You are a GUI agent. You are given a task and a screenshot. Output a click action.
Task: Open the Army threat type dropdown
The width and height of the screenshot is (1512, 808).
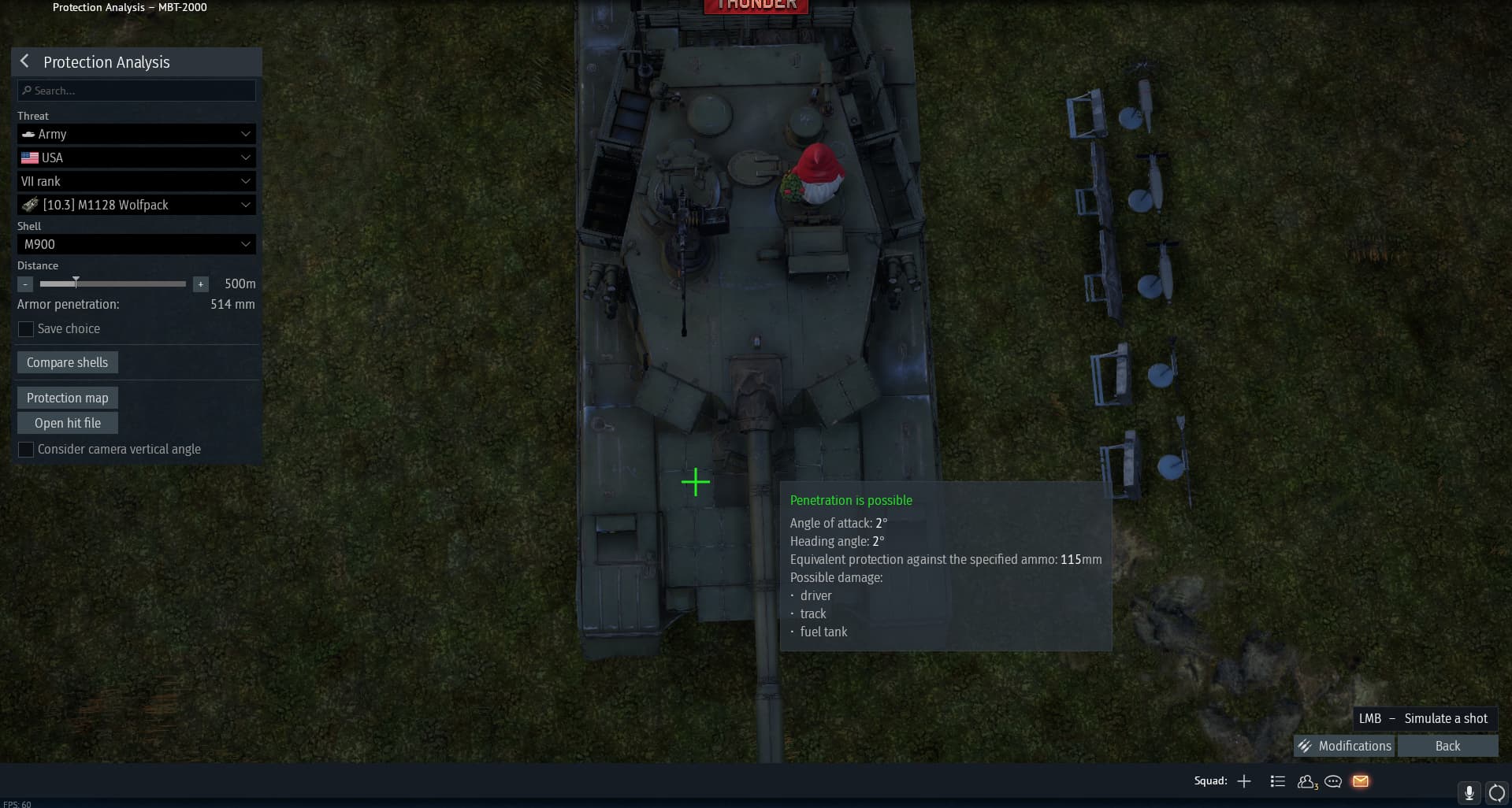point(136,134)
